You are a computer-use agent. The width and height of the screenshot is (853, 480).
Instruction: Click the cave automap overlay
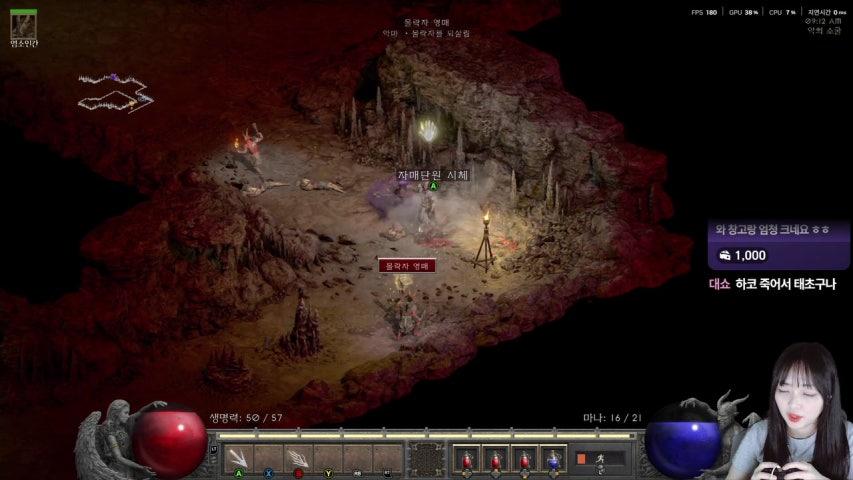click(x=114, y=92)
